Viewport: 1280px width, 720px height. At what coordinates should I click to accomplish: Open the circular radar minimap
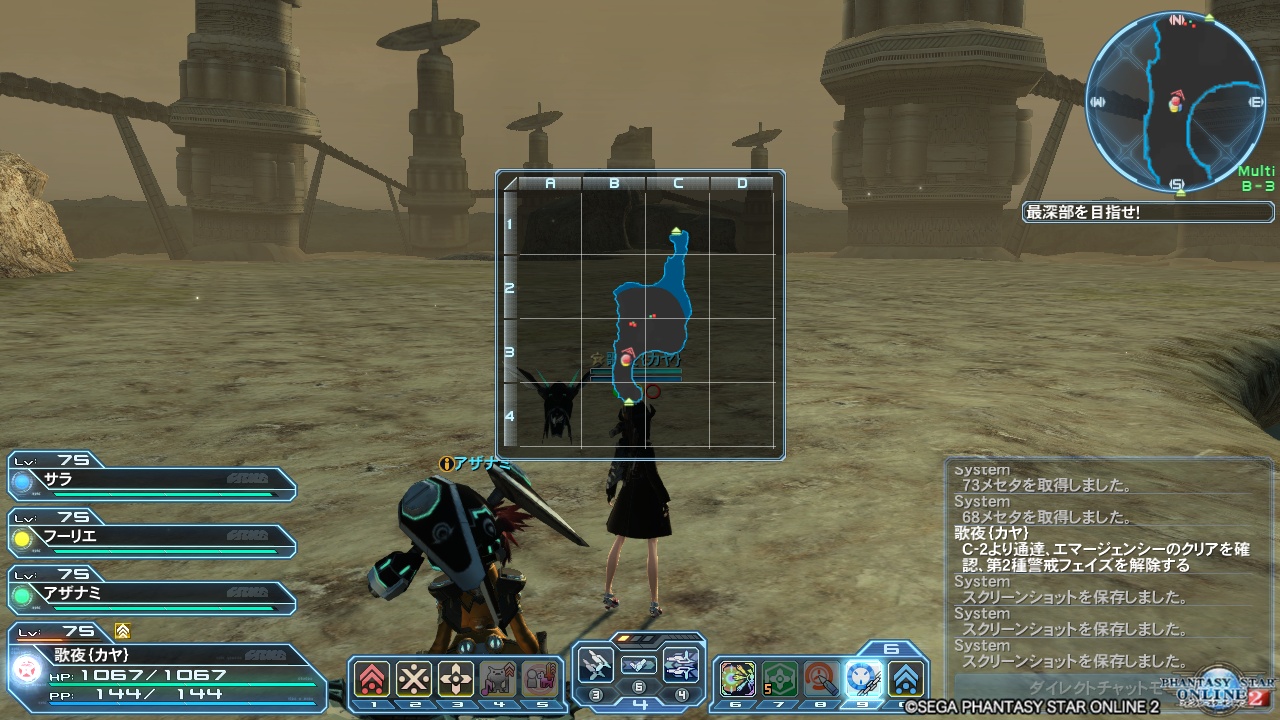pyautogui.click(x=1177, y=101)
